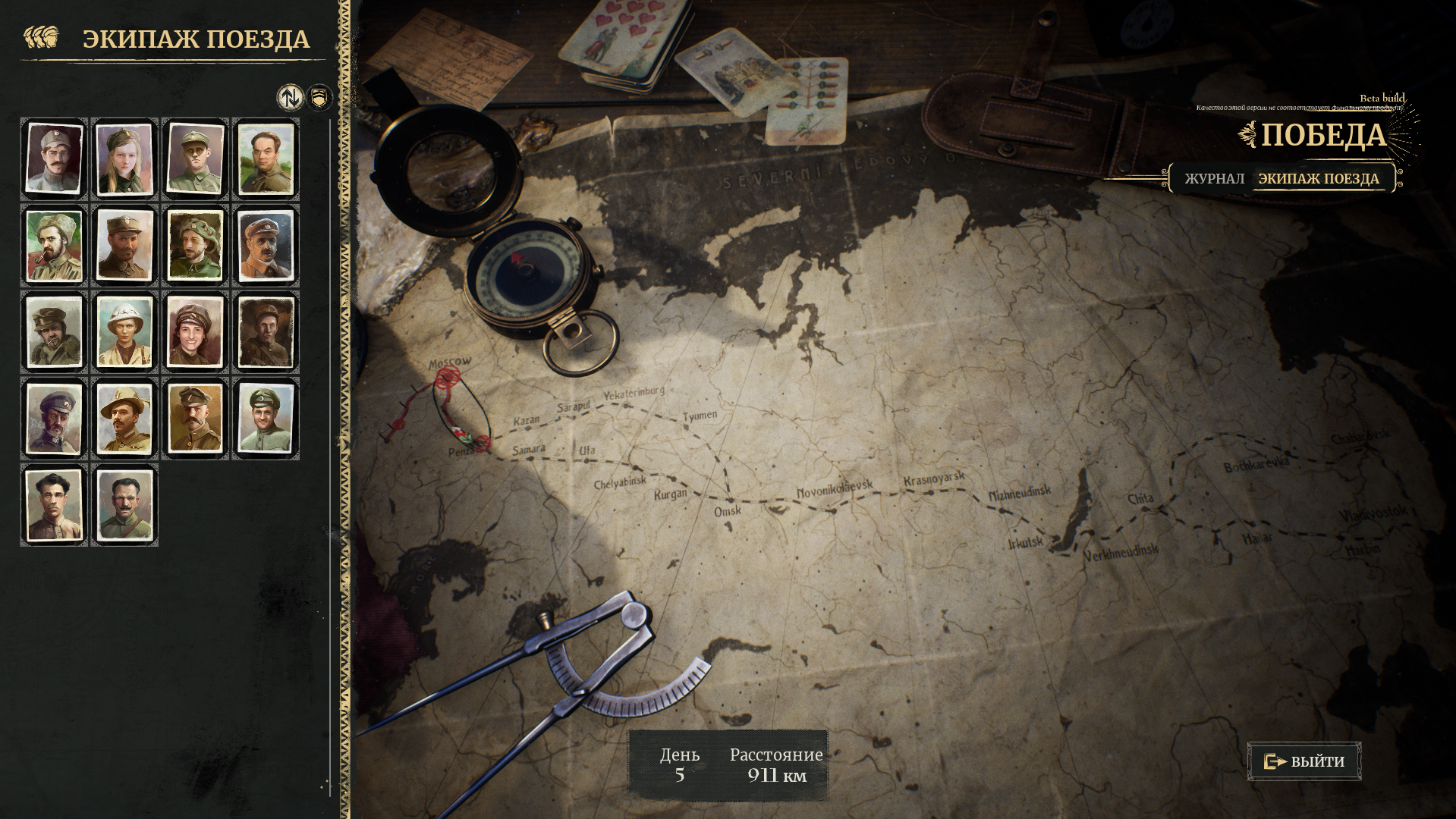The height and width of the screenshot is (819, 1456).
Task: Choose the cigarette-smoking soldier portrait
Action: (x=54, y=332)
